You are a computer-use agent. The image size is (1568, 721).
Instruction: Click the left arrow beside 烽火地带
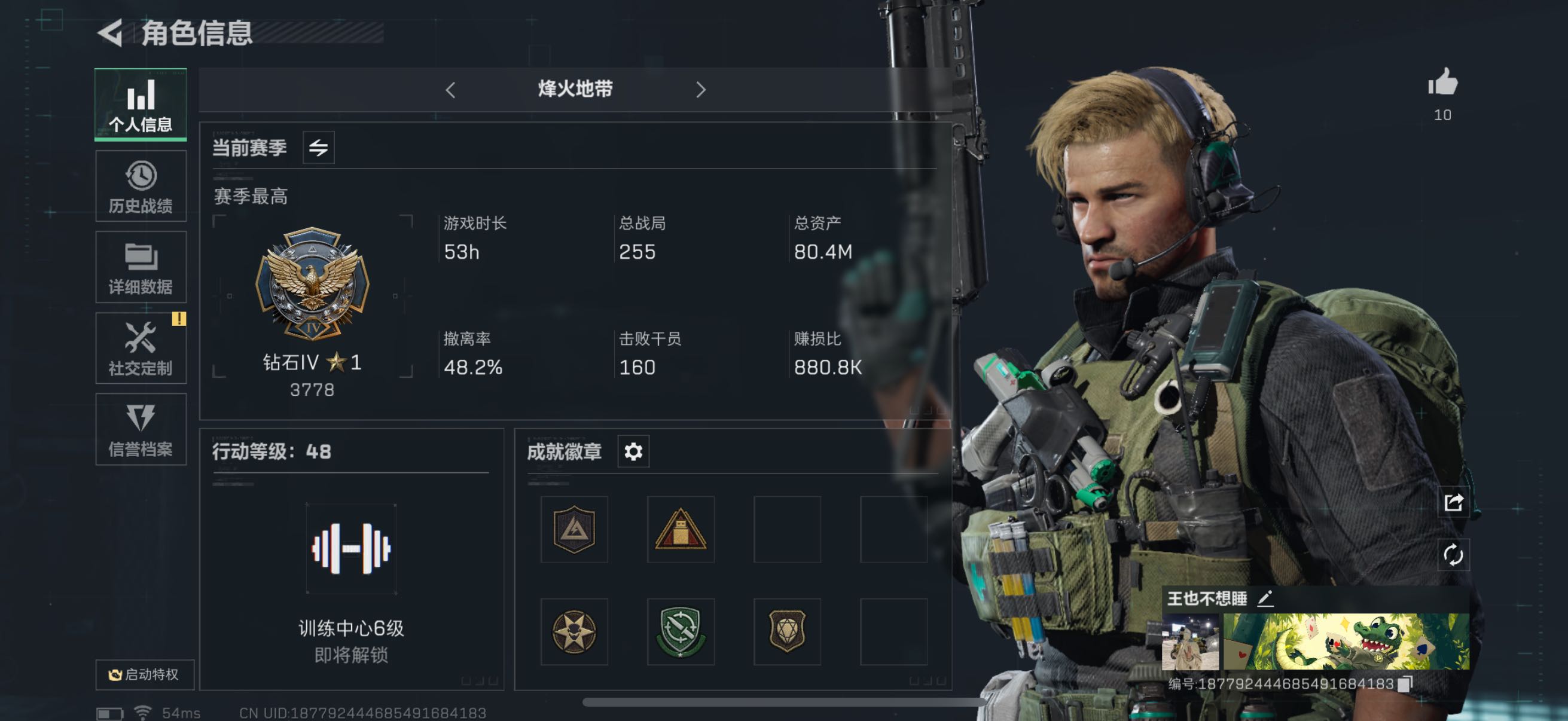click(x=450, y=90)
